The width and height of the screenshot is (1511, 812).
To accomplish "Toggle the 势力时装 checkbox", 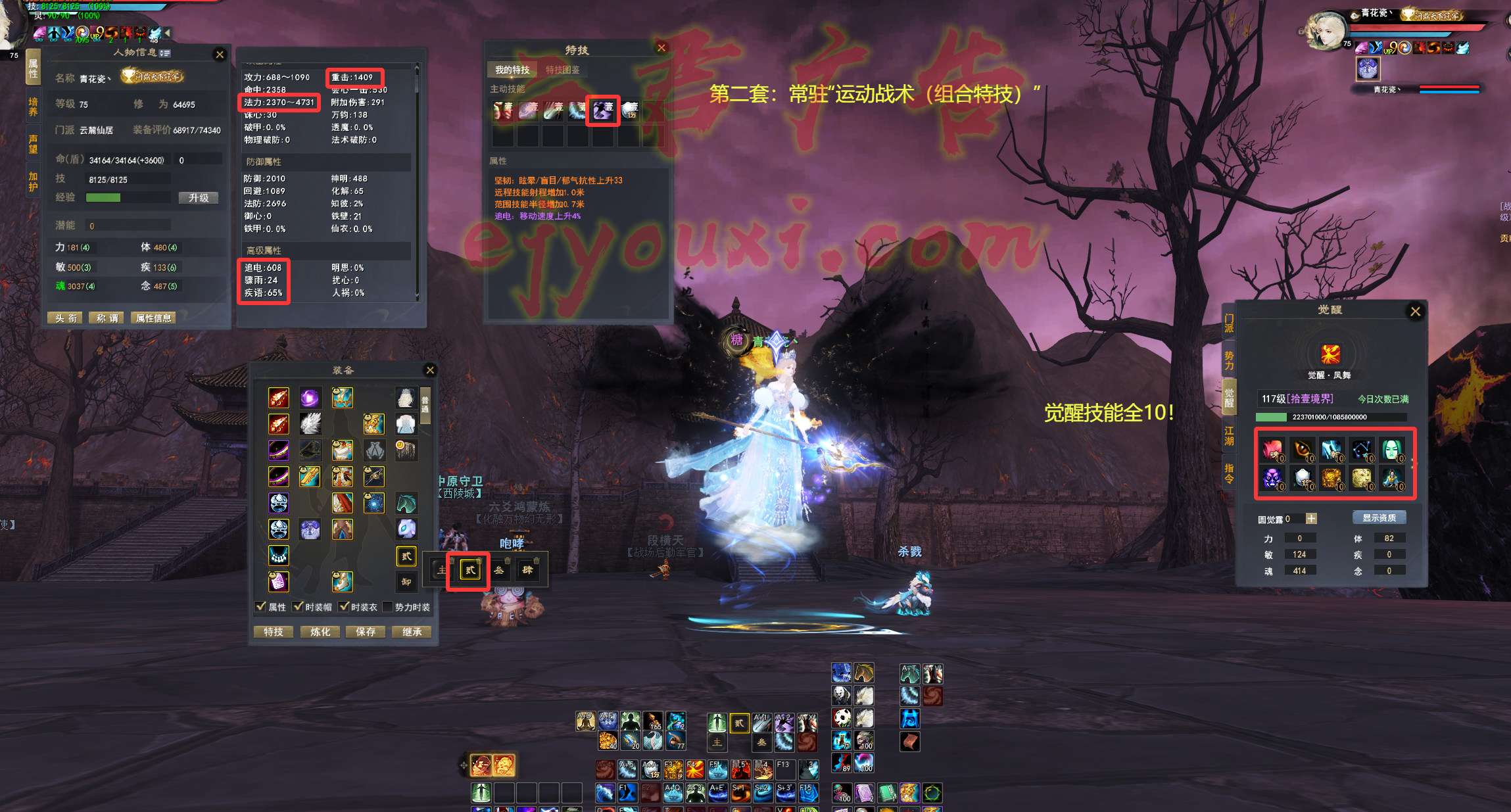I will pyautogui.click(x=388, y=607).
